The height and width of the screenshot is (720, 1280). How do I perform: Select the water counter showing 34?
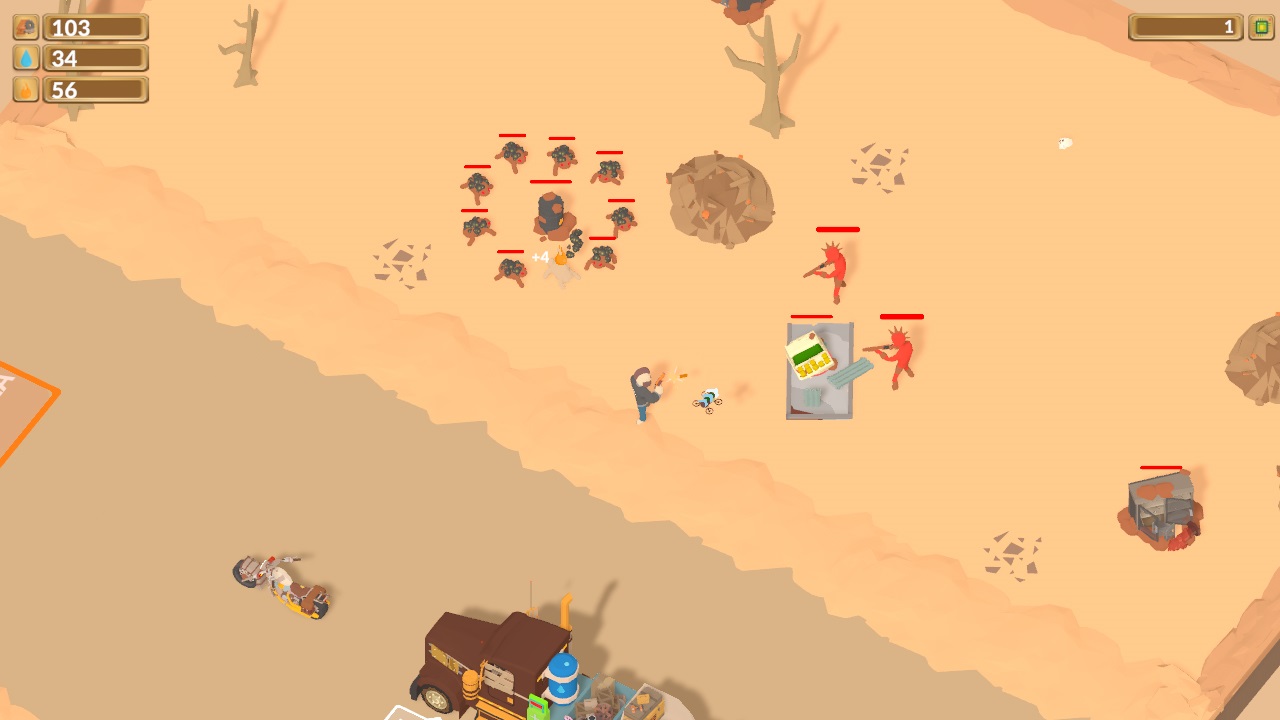pos(95,58)
